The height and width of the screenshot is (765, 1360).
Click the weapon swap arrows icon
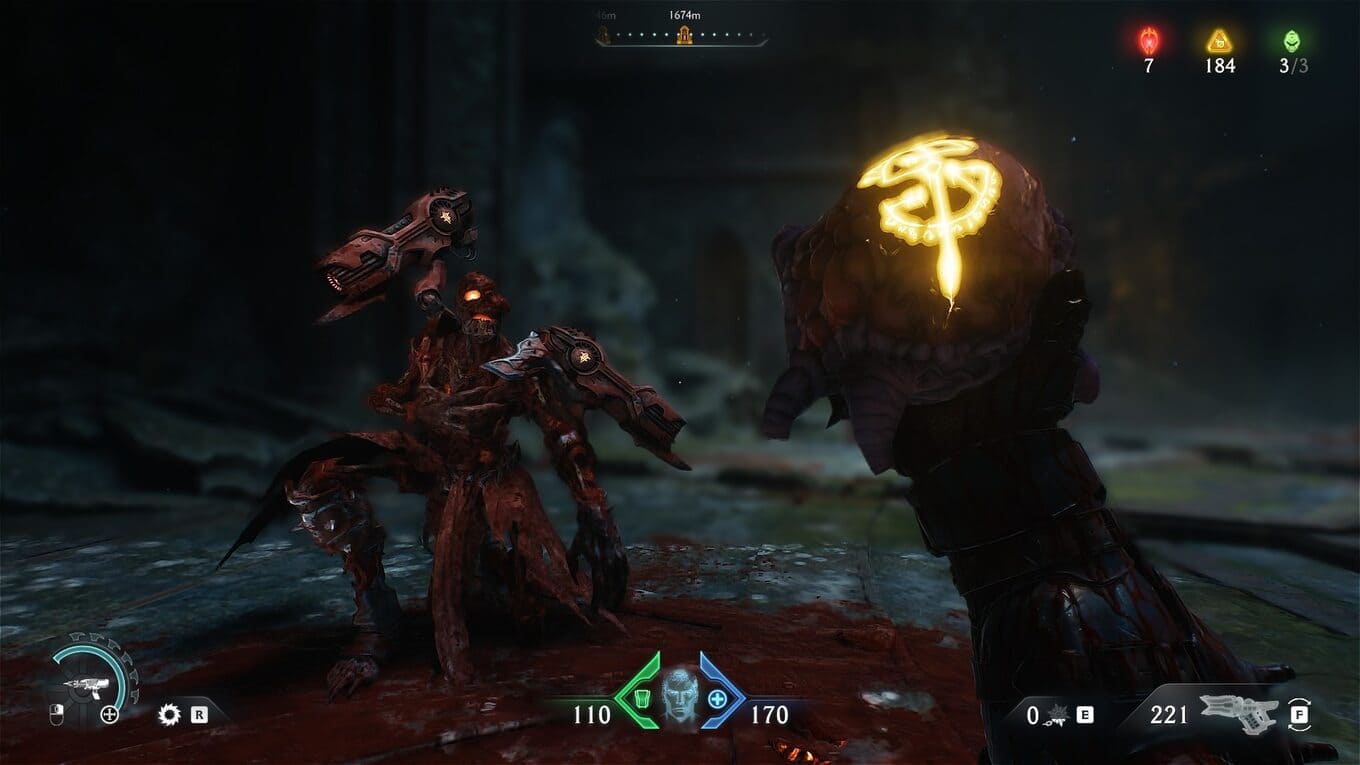pyautogui.click(x=1300, y=714)
